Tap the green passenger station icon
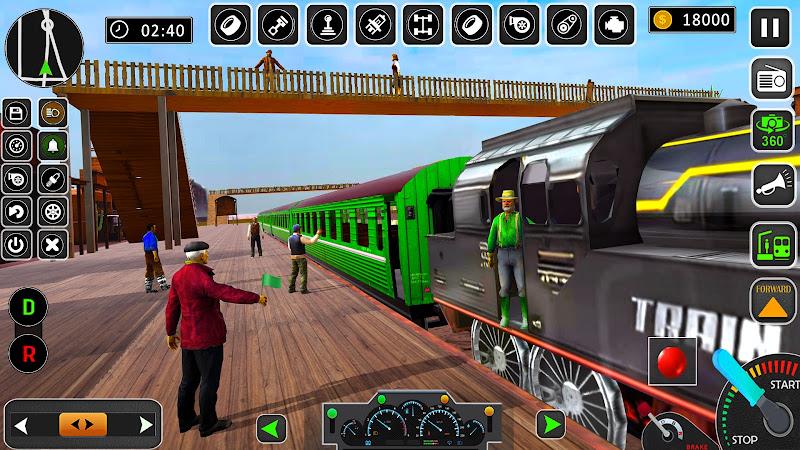The height and width of the screenshot is (450, 800). tap(772, 244)
